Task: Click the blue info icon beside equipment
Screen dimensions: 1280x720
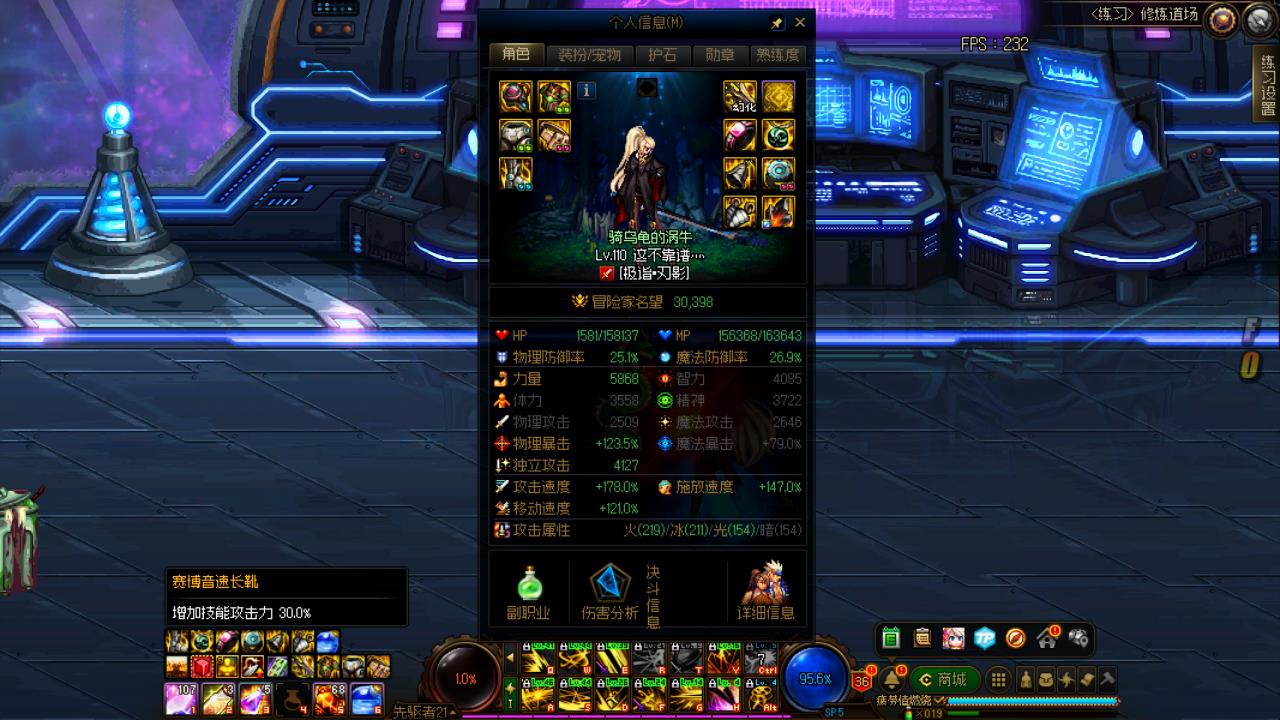Action: click(587, 91)
